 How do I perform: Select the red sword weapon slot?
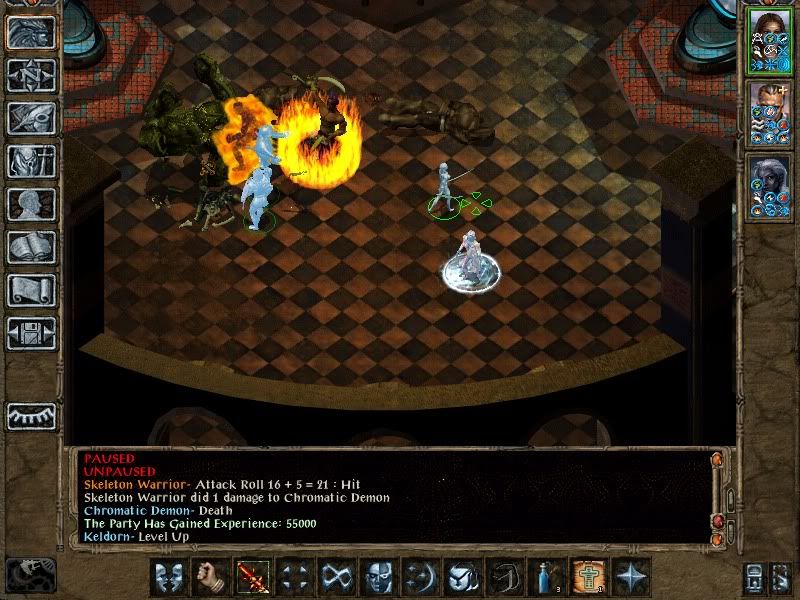tap(250, 577)
